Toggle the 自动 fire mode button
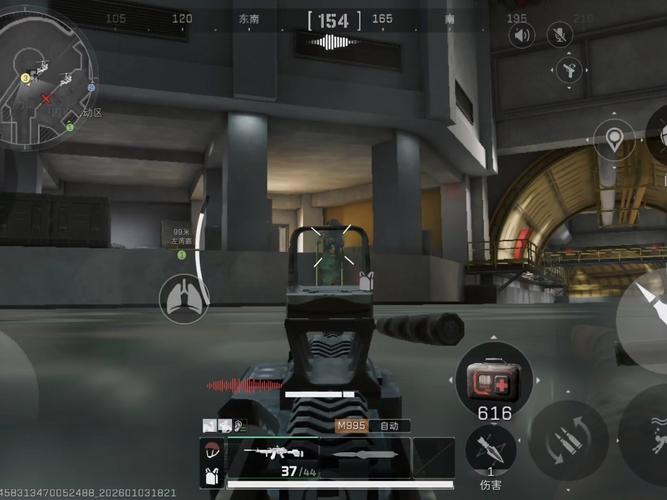Image resolution: width=667 pixels, height=500 pixels. (389, 425)
